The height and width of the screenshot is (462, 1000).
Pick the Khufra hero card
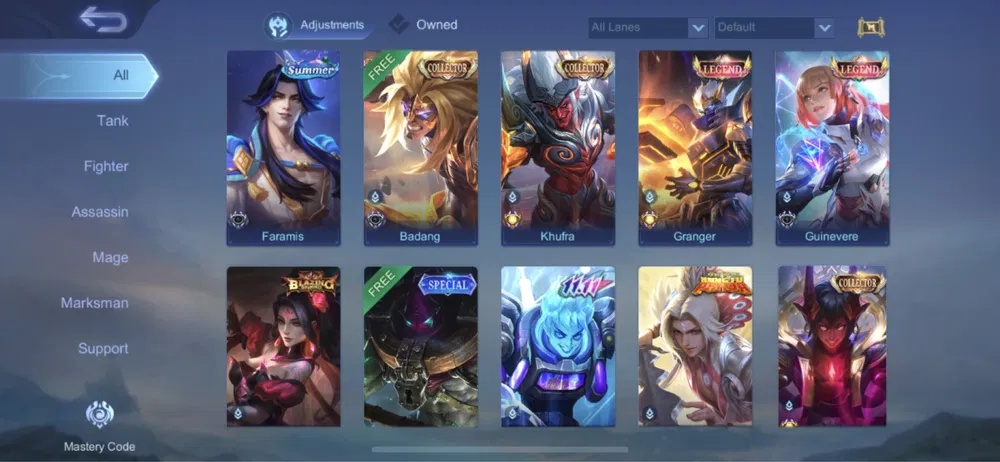tap(557, 148)
